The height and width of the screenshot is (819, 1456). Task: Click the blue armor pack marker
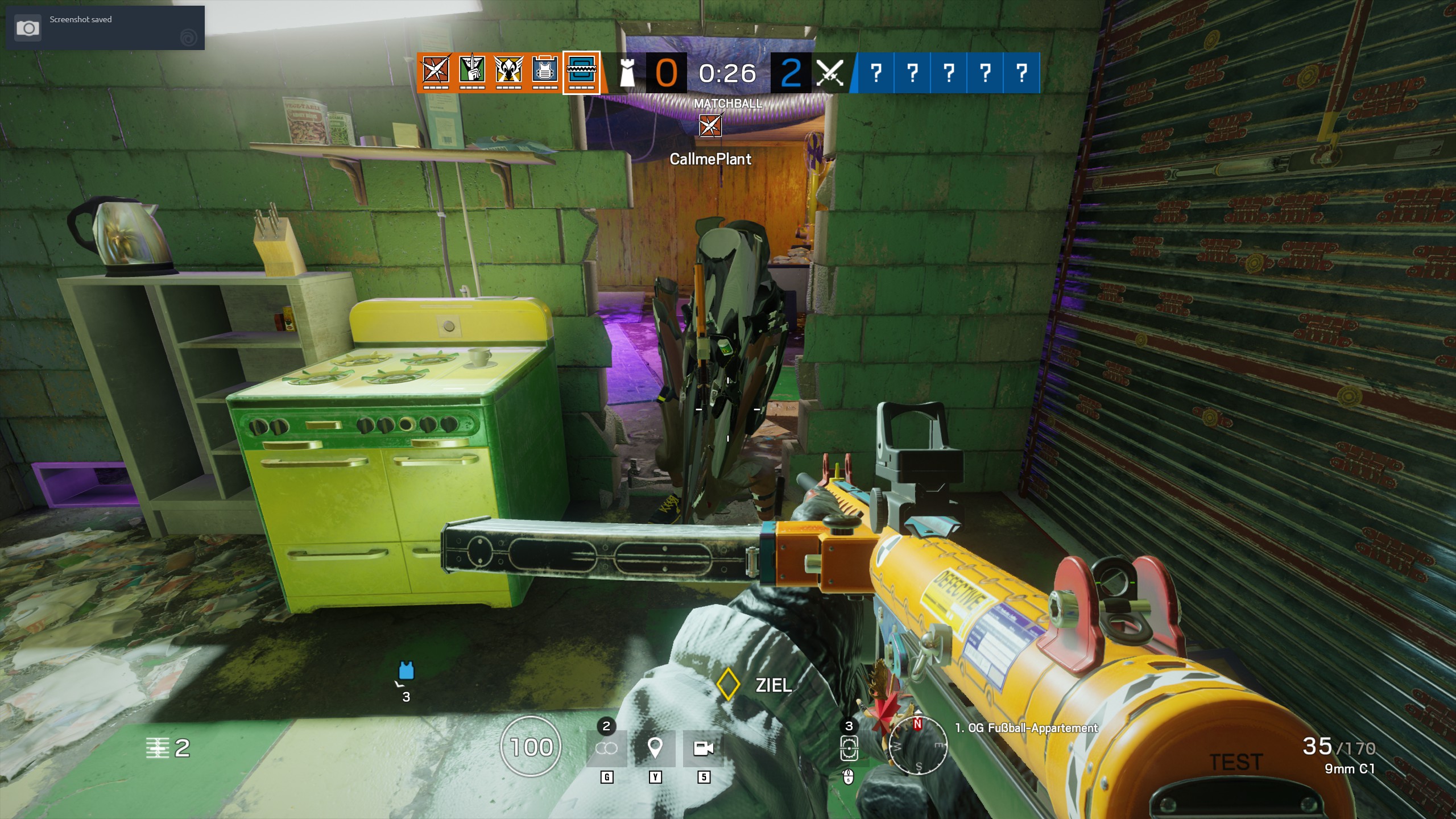[406, 671]
